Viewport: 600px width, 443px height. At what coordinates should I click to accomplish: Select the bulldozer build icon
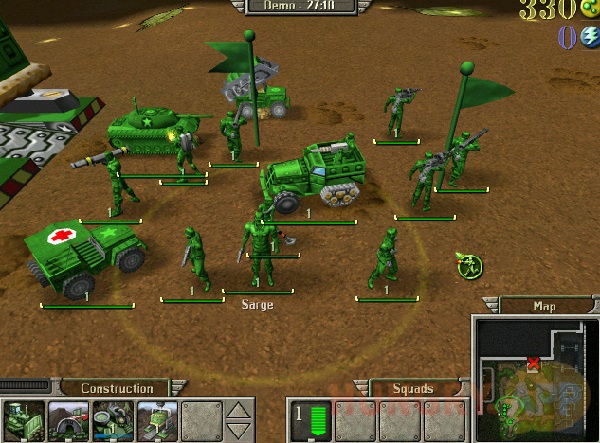tap(22, 419)
